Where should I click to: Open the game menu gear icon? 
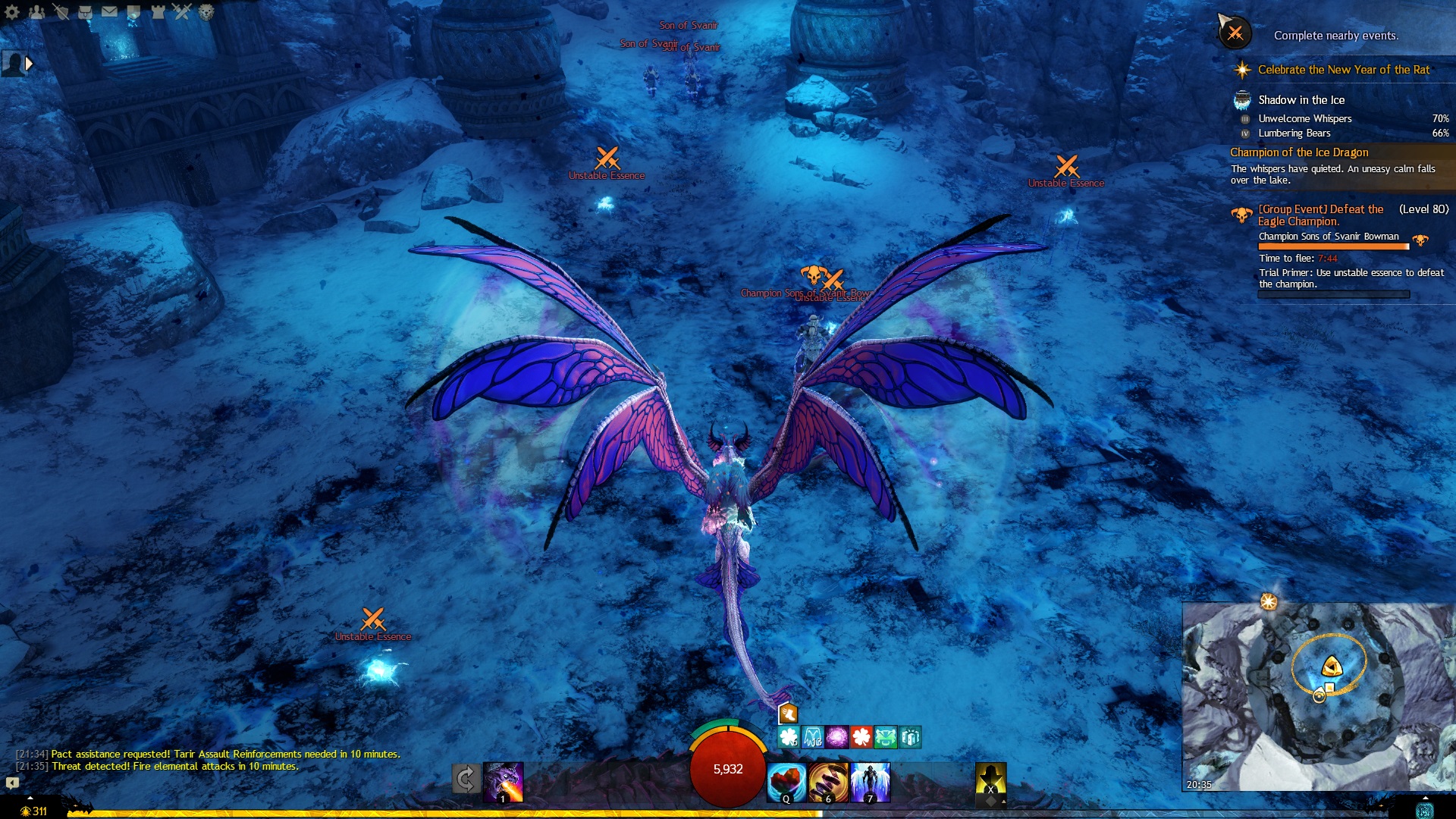(12, 11)
